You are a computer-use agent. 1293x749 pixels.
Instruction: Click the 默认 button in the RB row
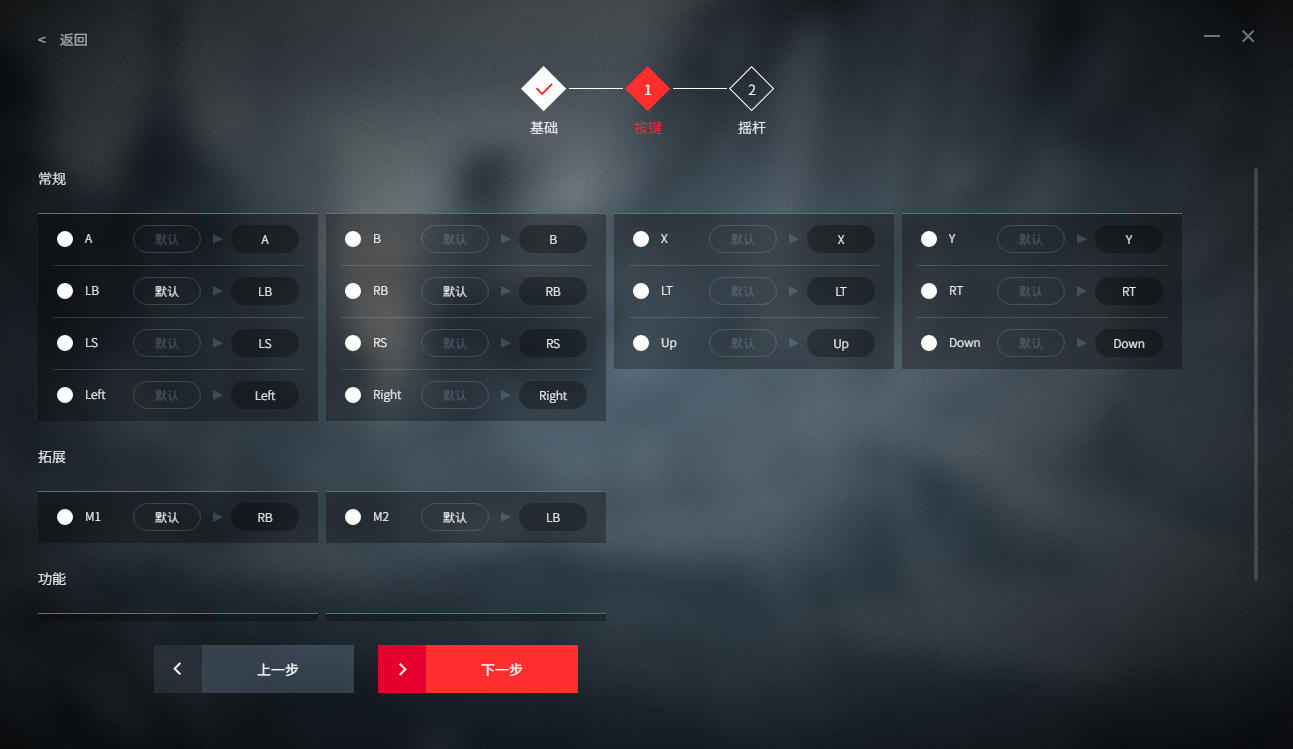click(455, 291)
